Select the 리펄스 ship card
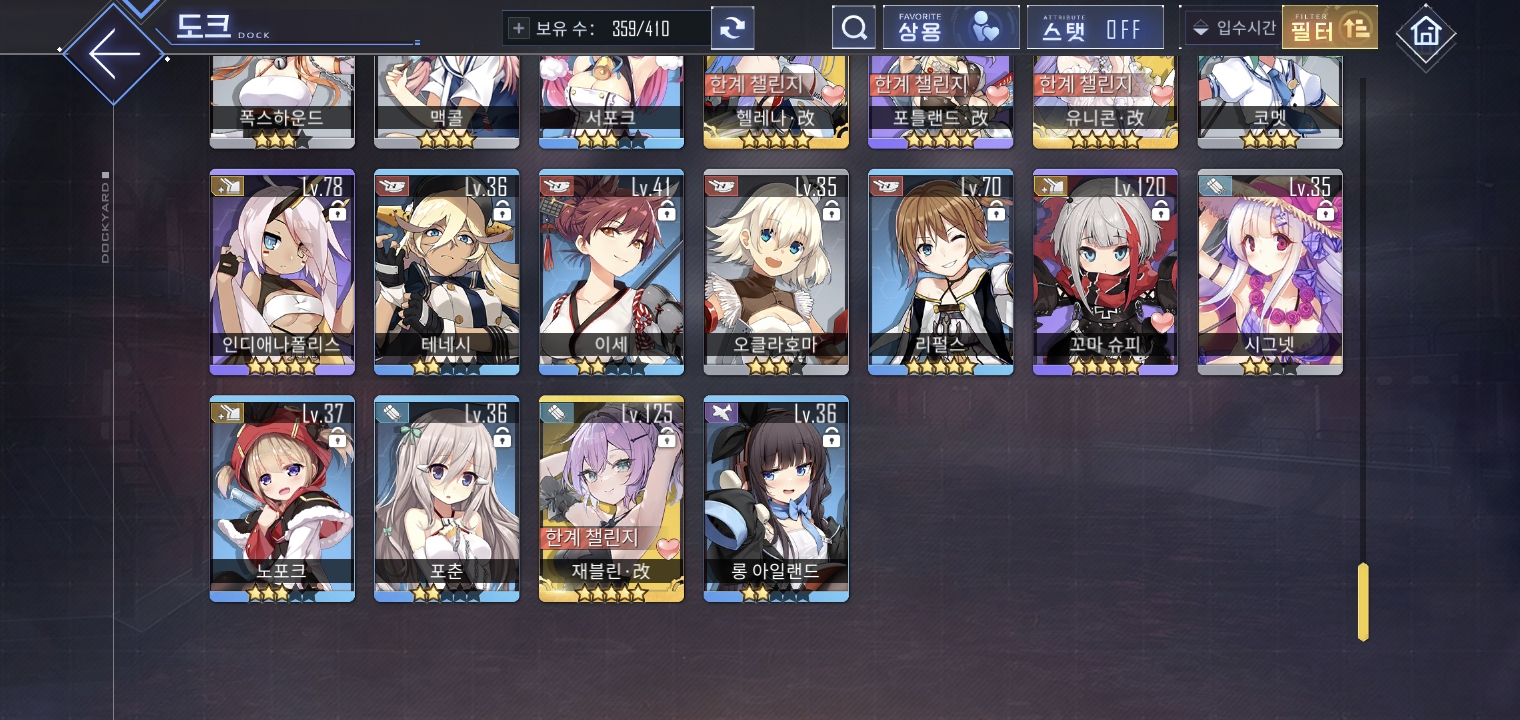This screenshot has width=1520, height=720. click(940, 272)
